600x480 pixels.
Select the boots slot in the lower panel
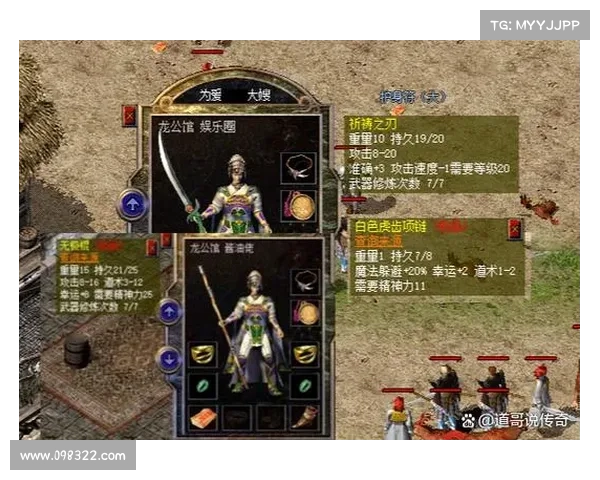click(302, 418)
